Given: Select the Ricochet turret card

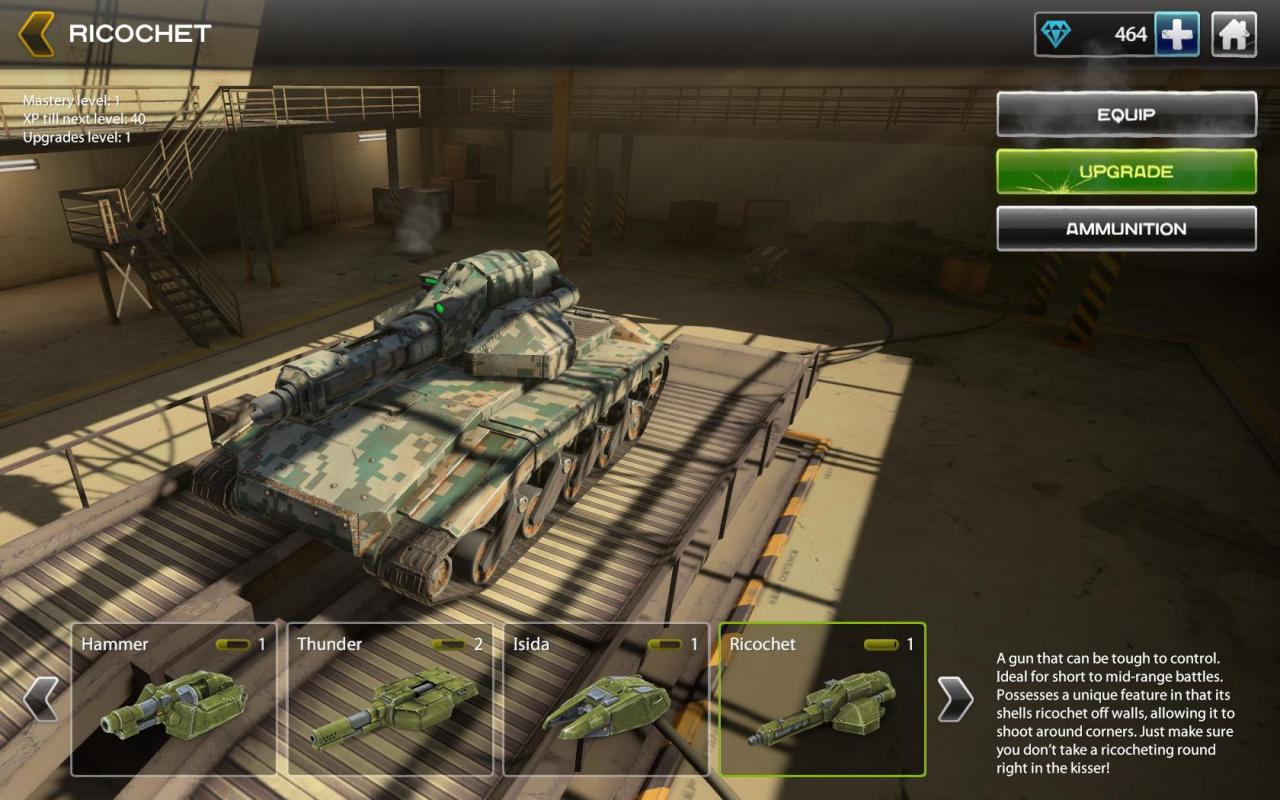Looking at the screenshot, I should 822,699.
